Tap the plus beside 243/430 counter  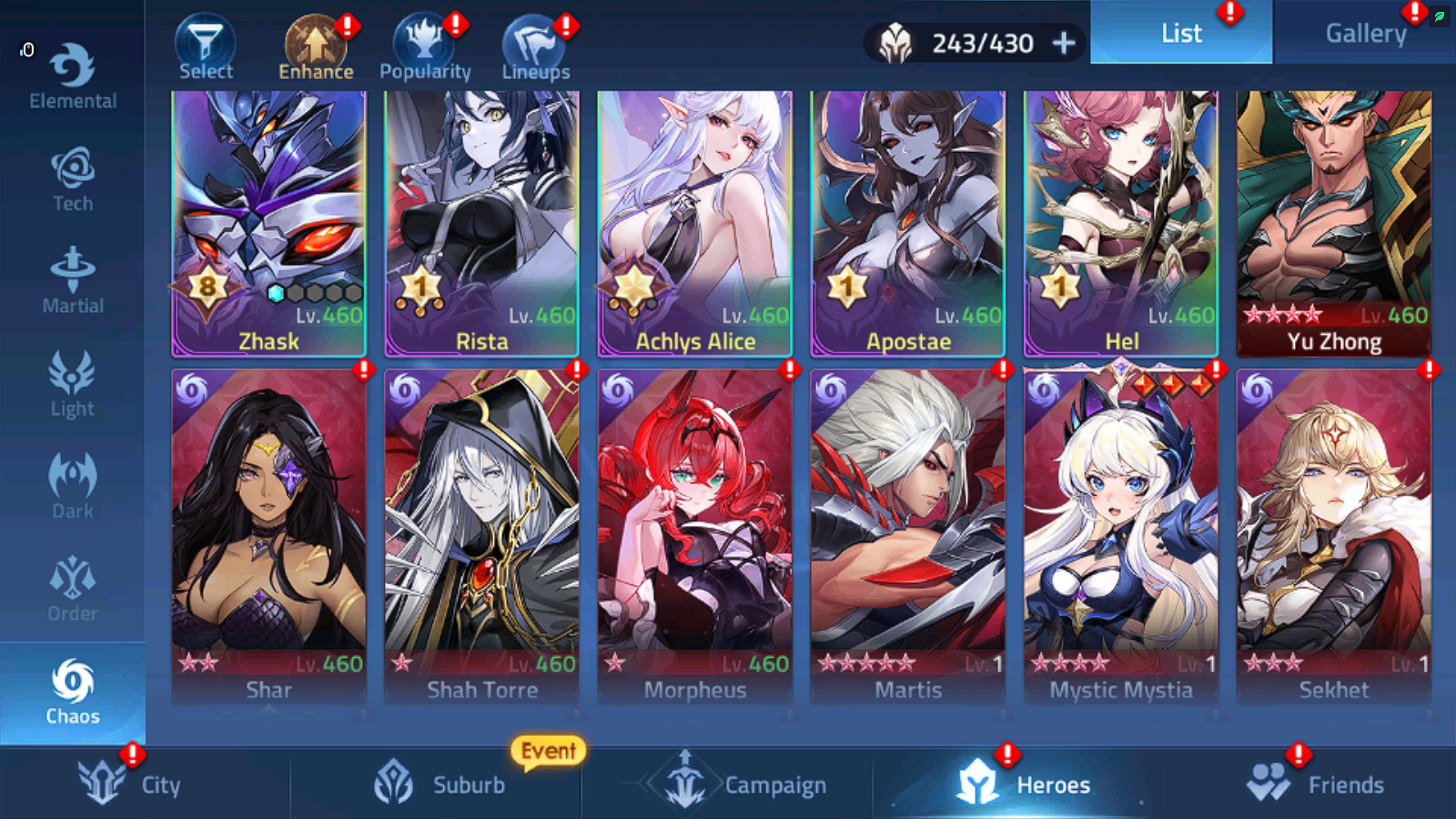point(1065,42)
